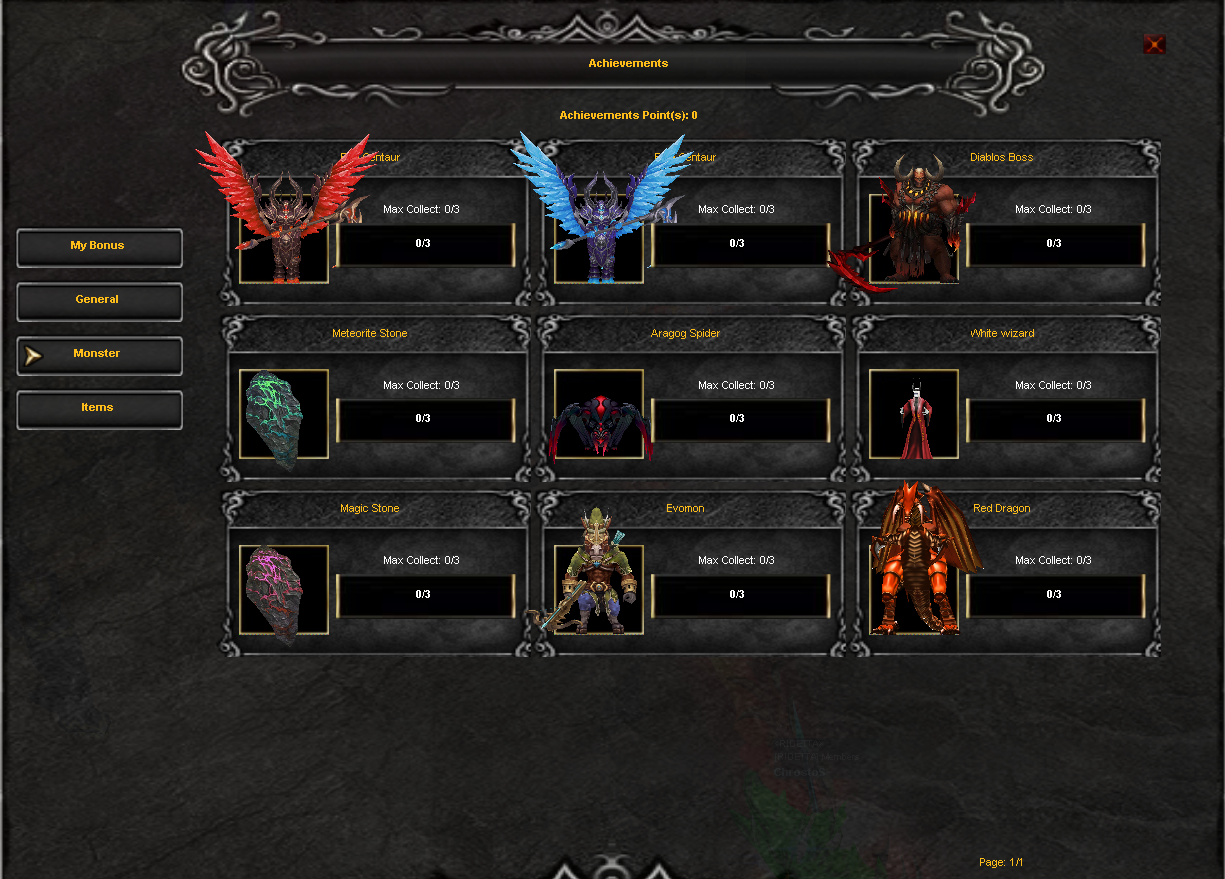The image size is (1225, 879).
Task: Show the Items achievements category
Action: (99, 408)
